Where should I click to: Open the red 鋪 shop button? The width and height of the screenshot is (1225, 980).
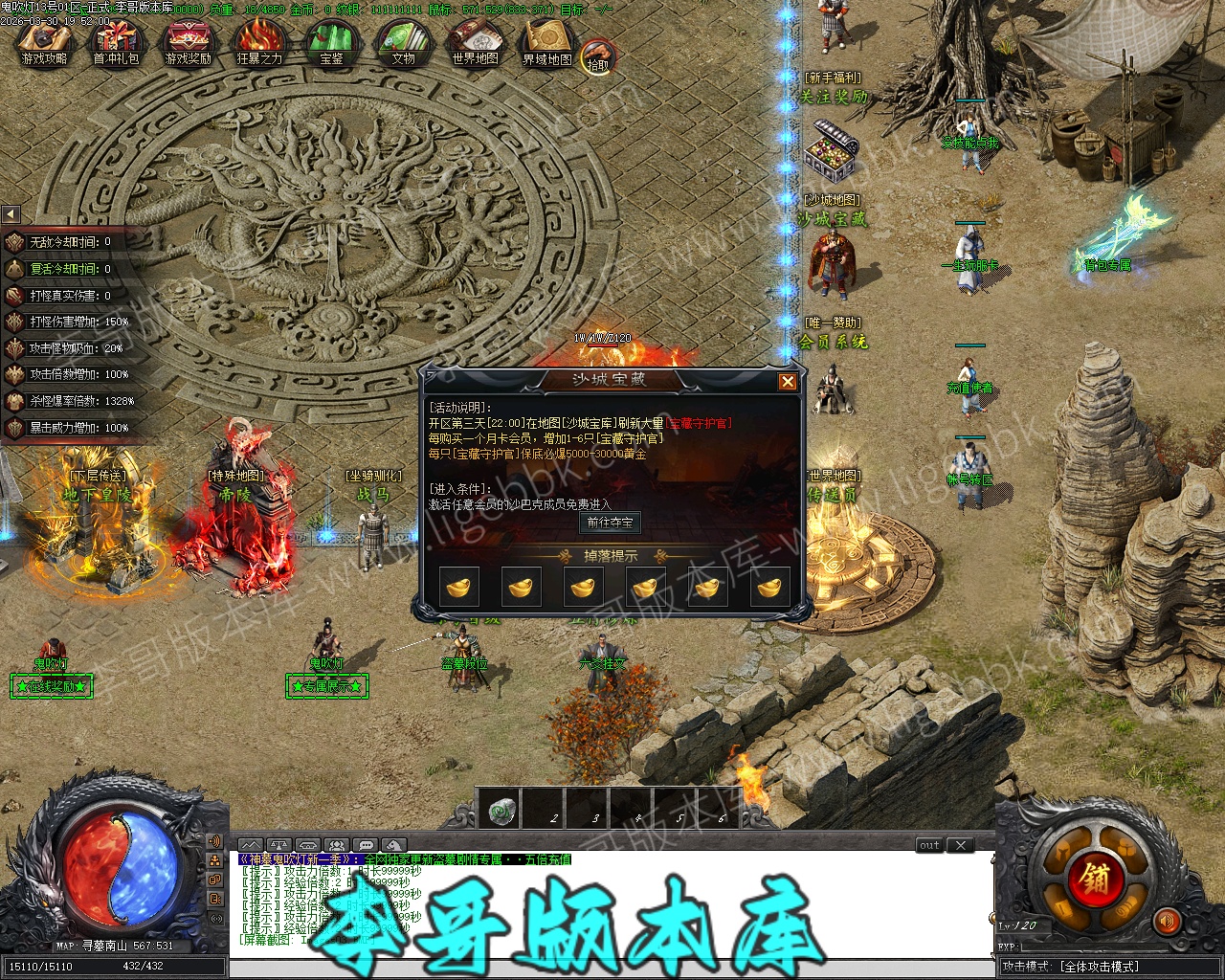[1096, 877]
